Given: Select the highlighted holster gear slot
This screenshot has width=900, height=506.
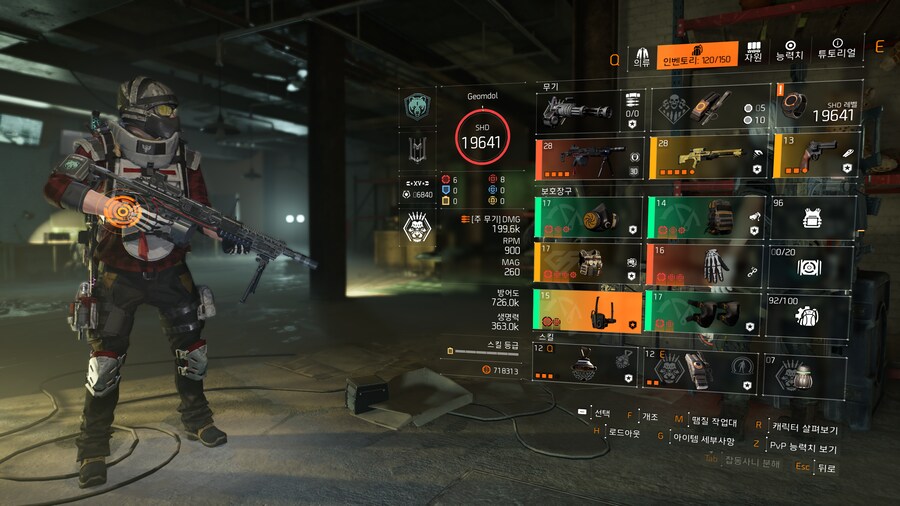Looking at the screenshot, I should point(588,312).
